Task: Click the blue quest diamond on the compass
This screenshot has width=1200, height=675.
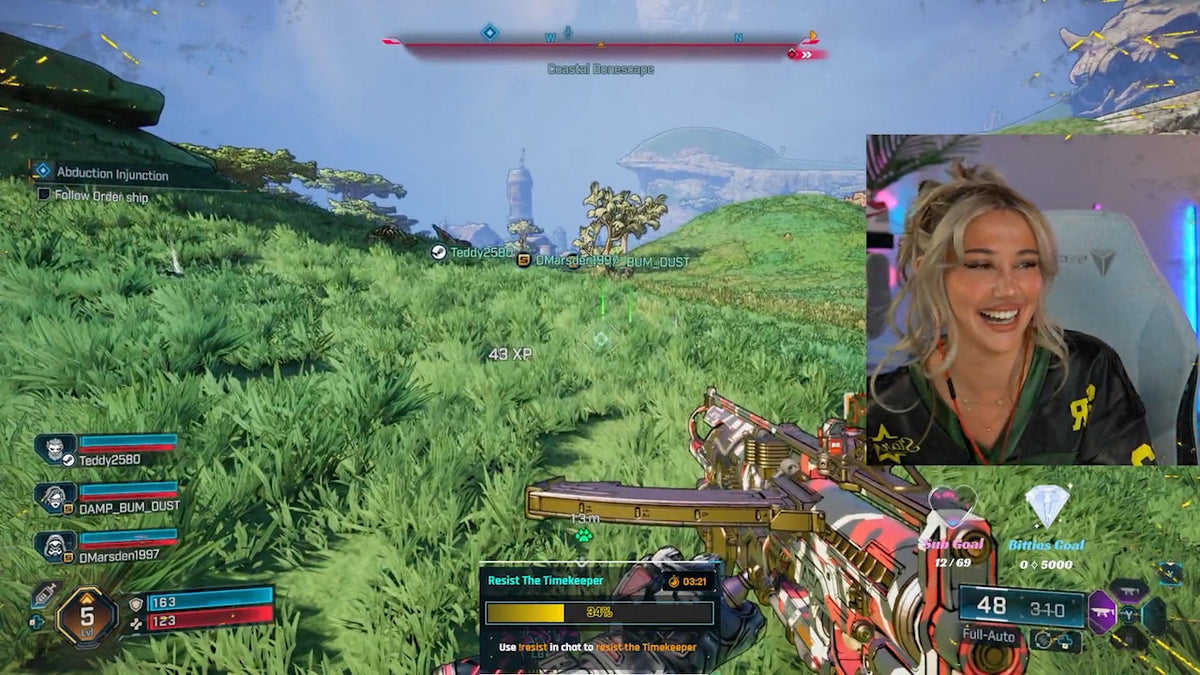Action: (x=489, y=32)
